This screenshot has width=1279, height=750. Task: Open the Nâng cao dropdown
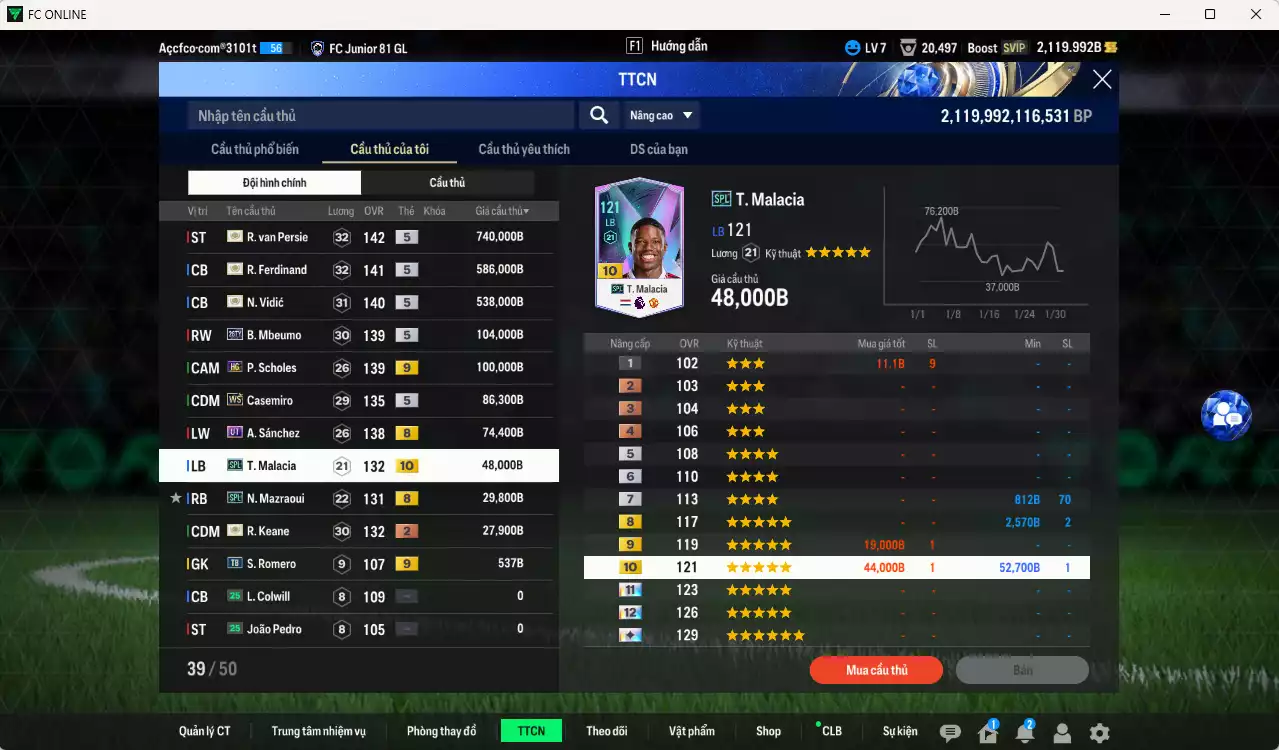tap(661, 116)
